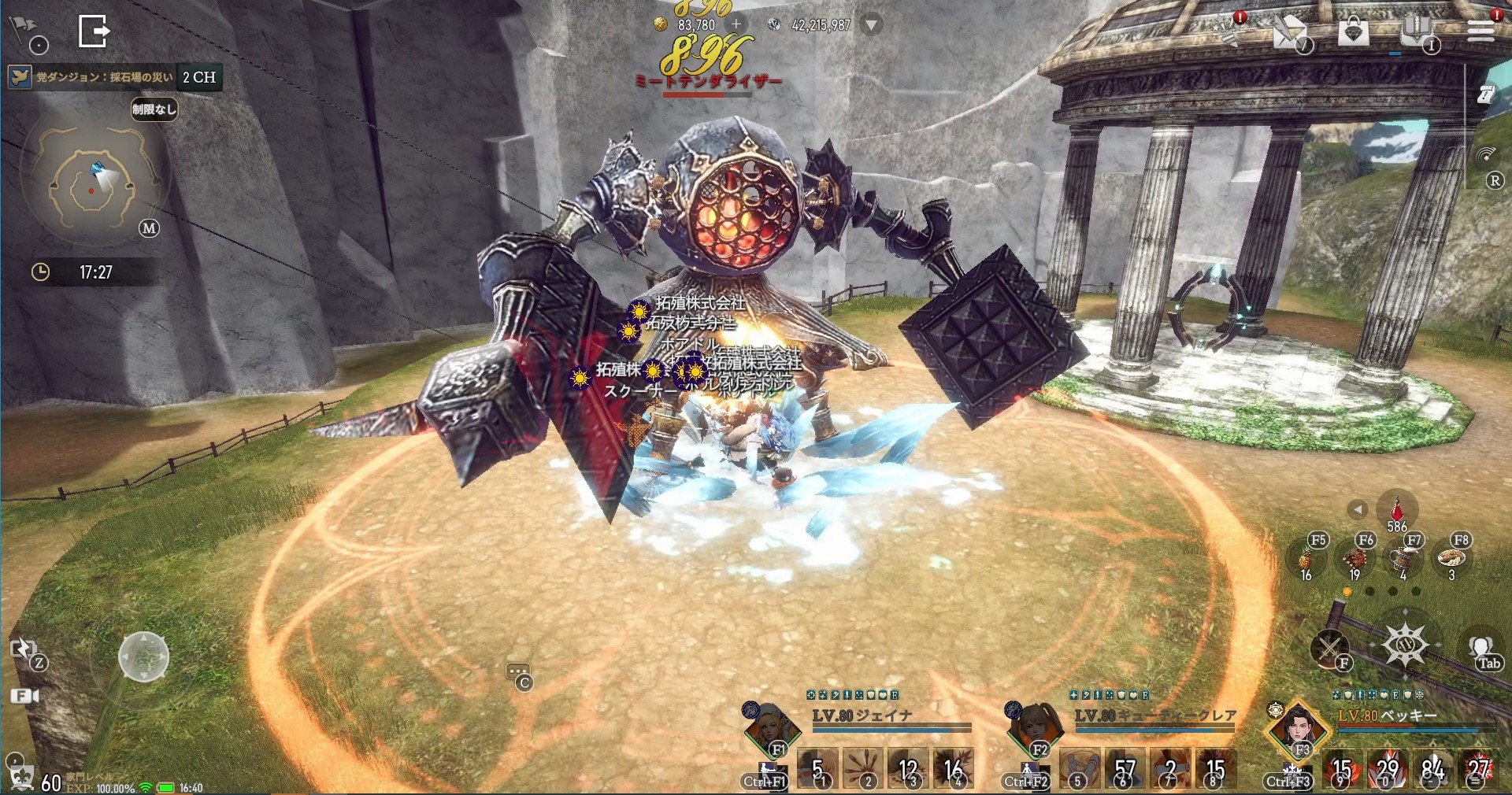This screenshot has height=795, width=1512.
Task: Open the events firework icon
Action: pos(1226,31)
